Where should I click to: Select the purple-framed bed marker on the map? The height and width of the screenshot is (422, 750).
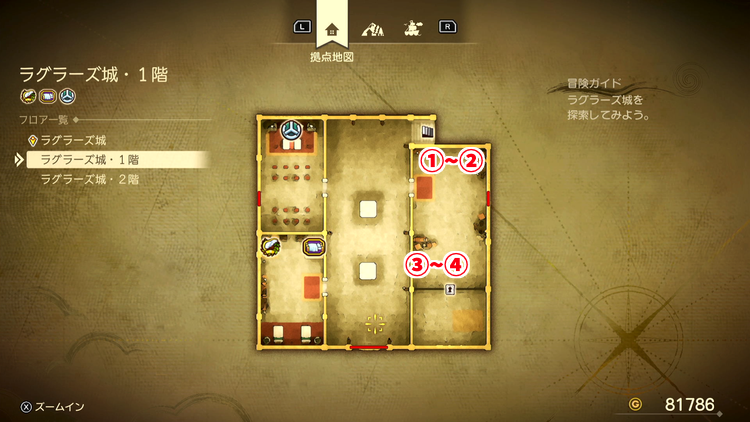coord(313,247)
